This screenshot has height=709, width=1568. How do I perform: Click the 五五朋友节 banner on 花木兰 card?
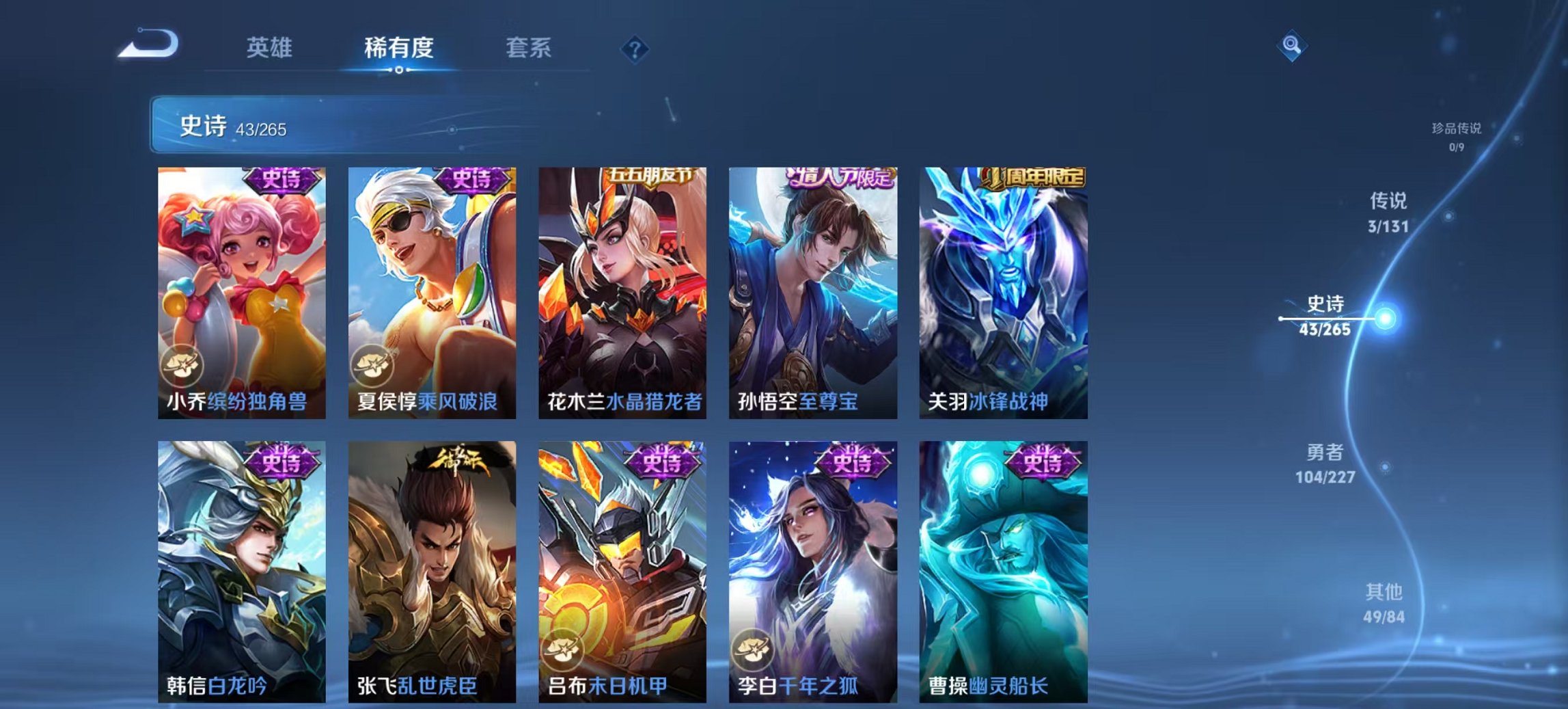click(650, 176)
